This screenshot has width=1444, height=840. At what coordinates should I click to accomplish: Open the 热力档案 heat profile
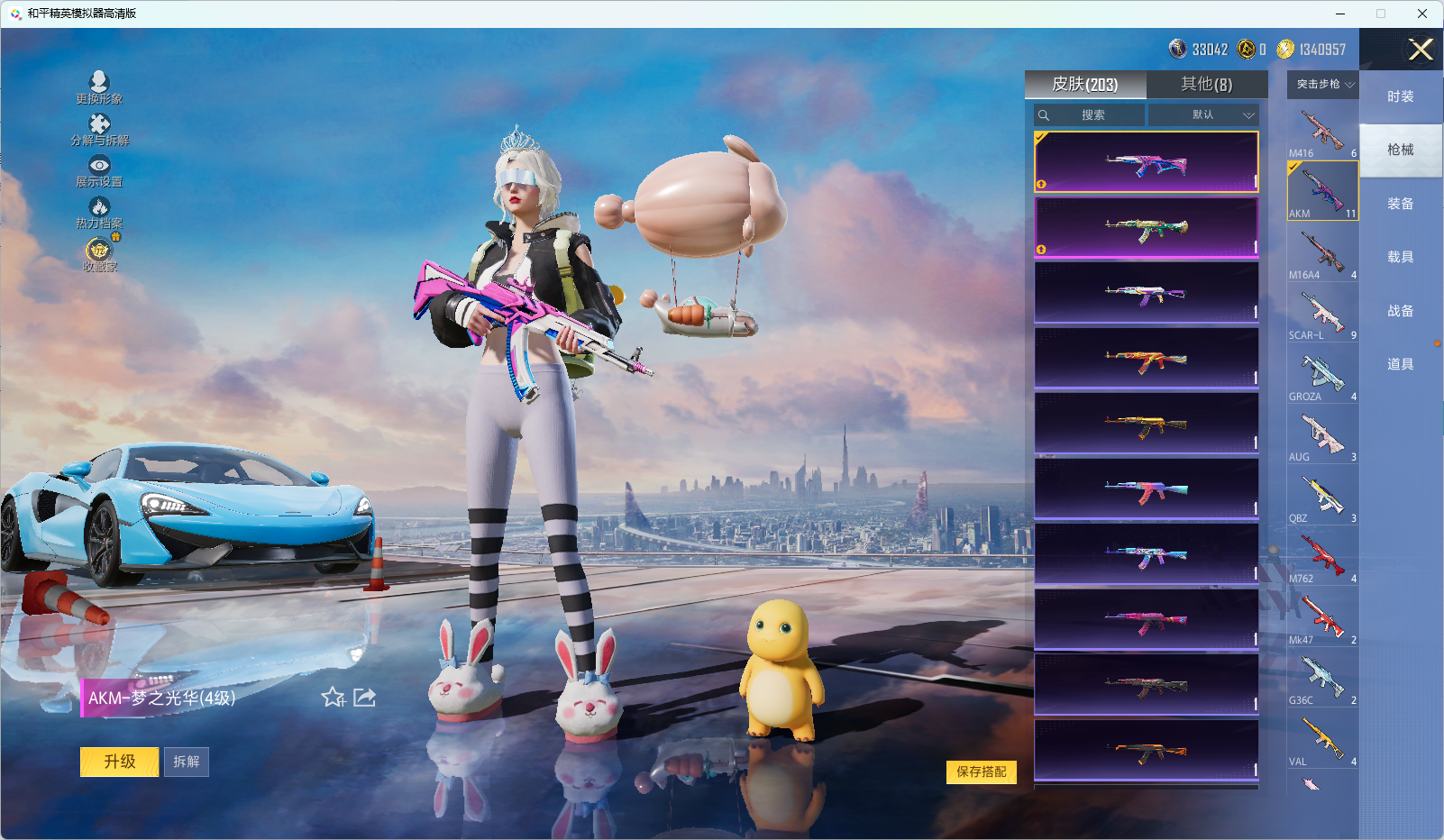(x=99, y=213)
